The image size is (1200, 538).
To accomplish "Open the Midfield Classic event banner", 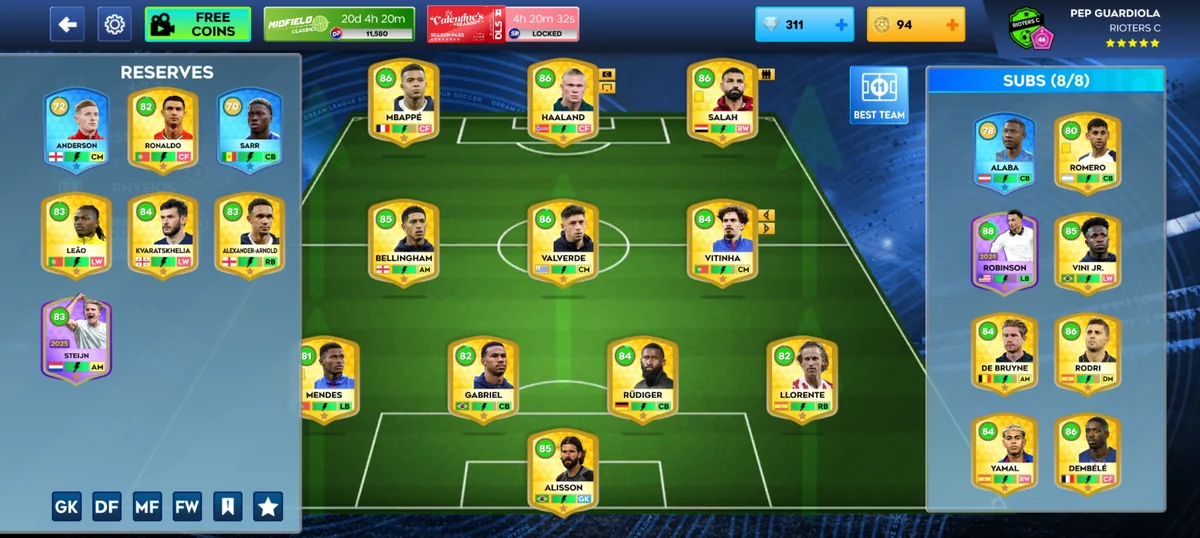I will point(339,24).
